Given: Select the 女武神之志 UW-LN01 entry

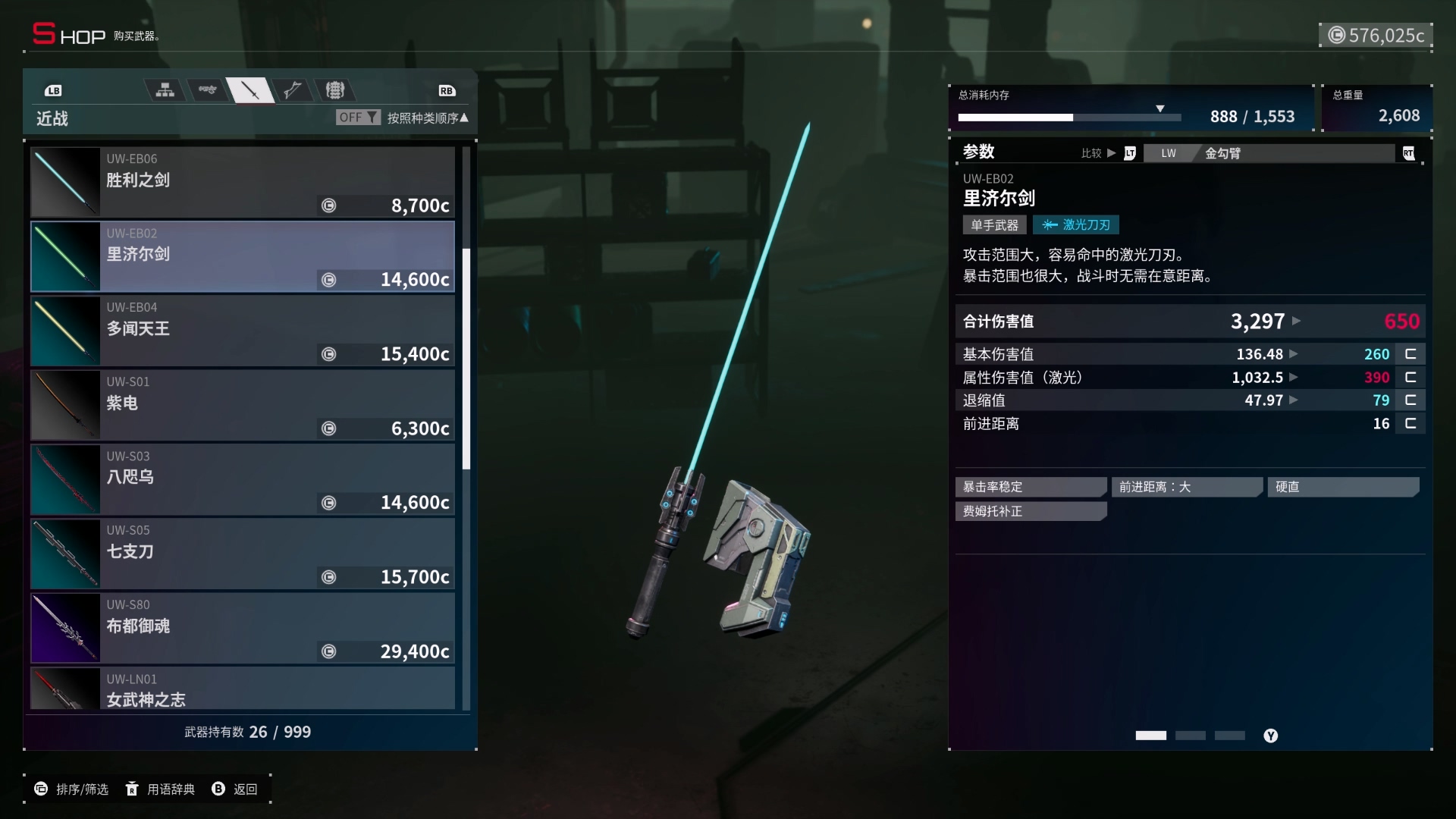Looking at the screenshot, I should coord(243,689).
